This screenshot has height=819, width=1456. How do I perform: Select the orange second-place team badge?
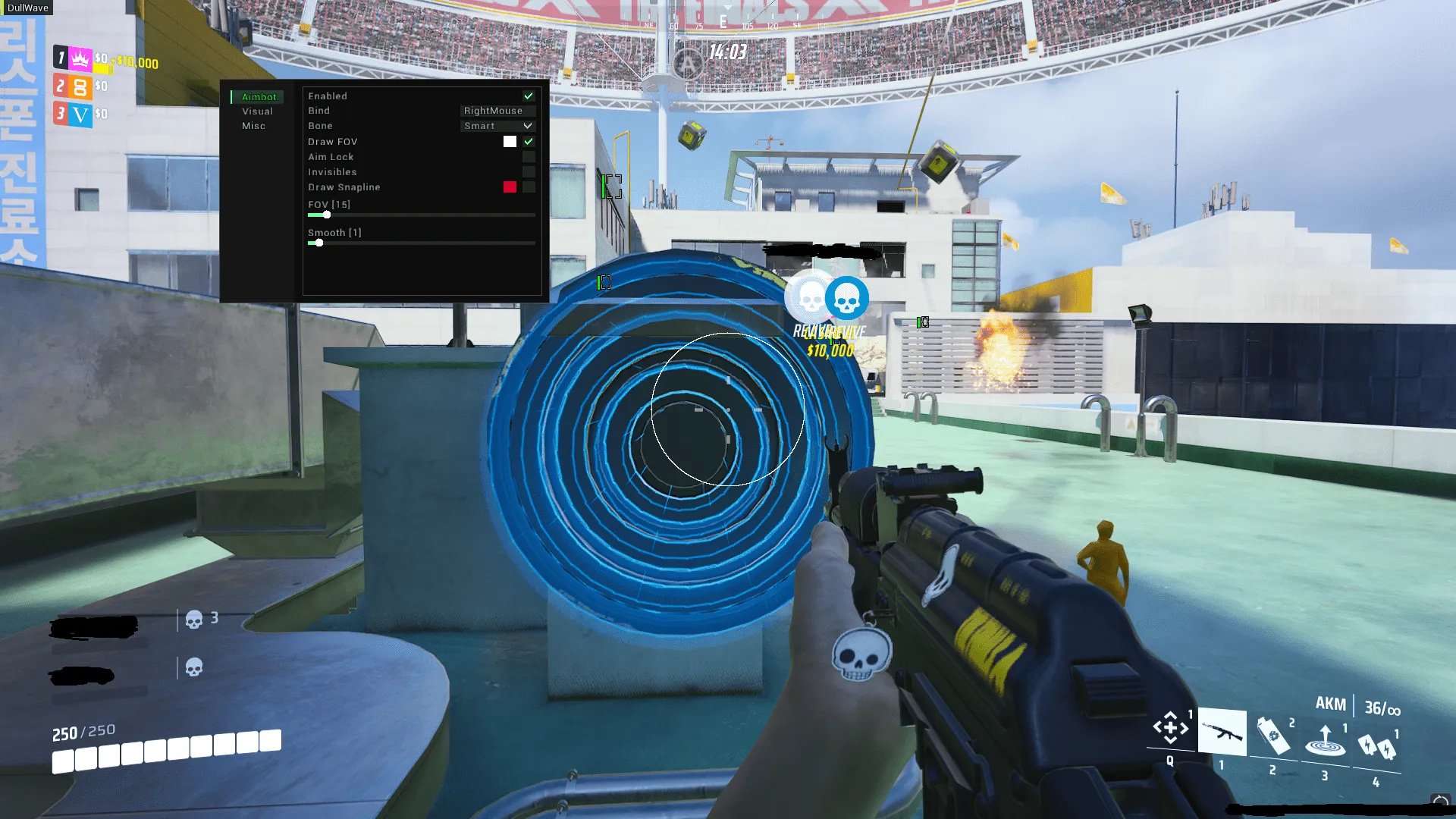pyautogui.click(x=80, y=86)
